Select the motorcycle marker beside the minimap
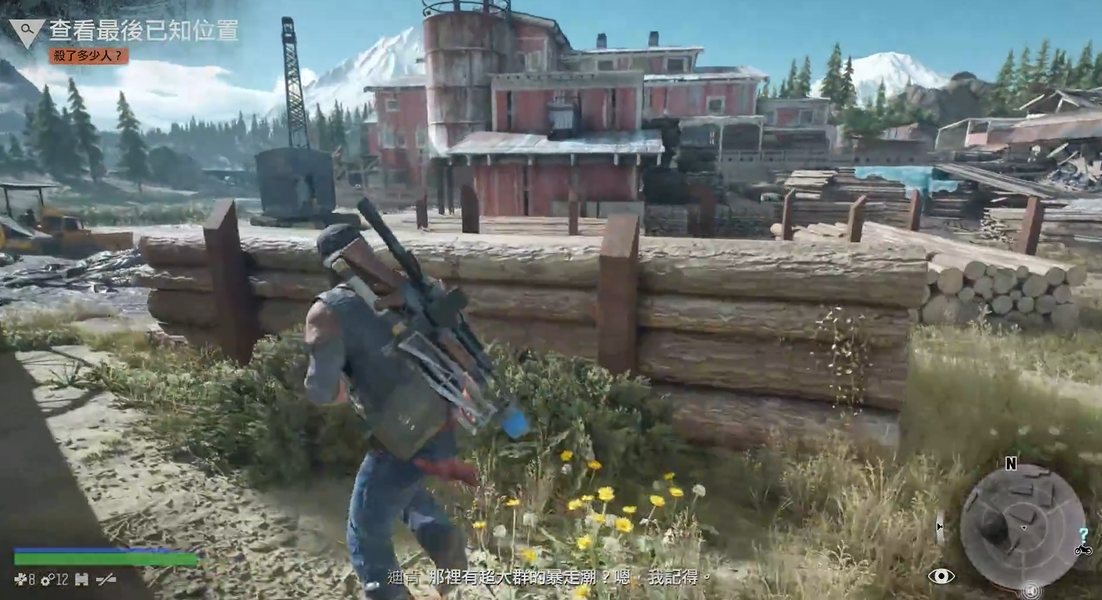Screen dimensions: 1102x600 pos(1082,550)
